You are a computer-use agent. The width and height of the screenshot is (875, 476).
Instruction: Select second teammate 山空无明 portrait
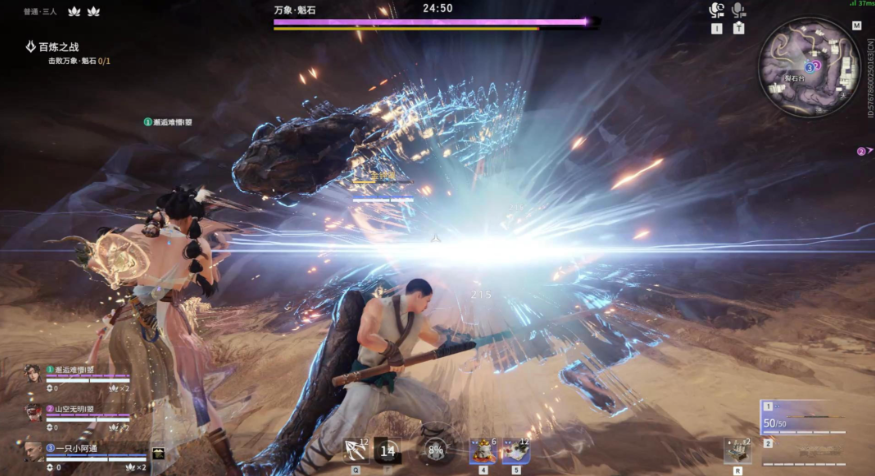pos(33,413)
